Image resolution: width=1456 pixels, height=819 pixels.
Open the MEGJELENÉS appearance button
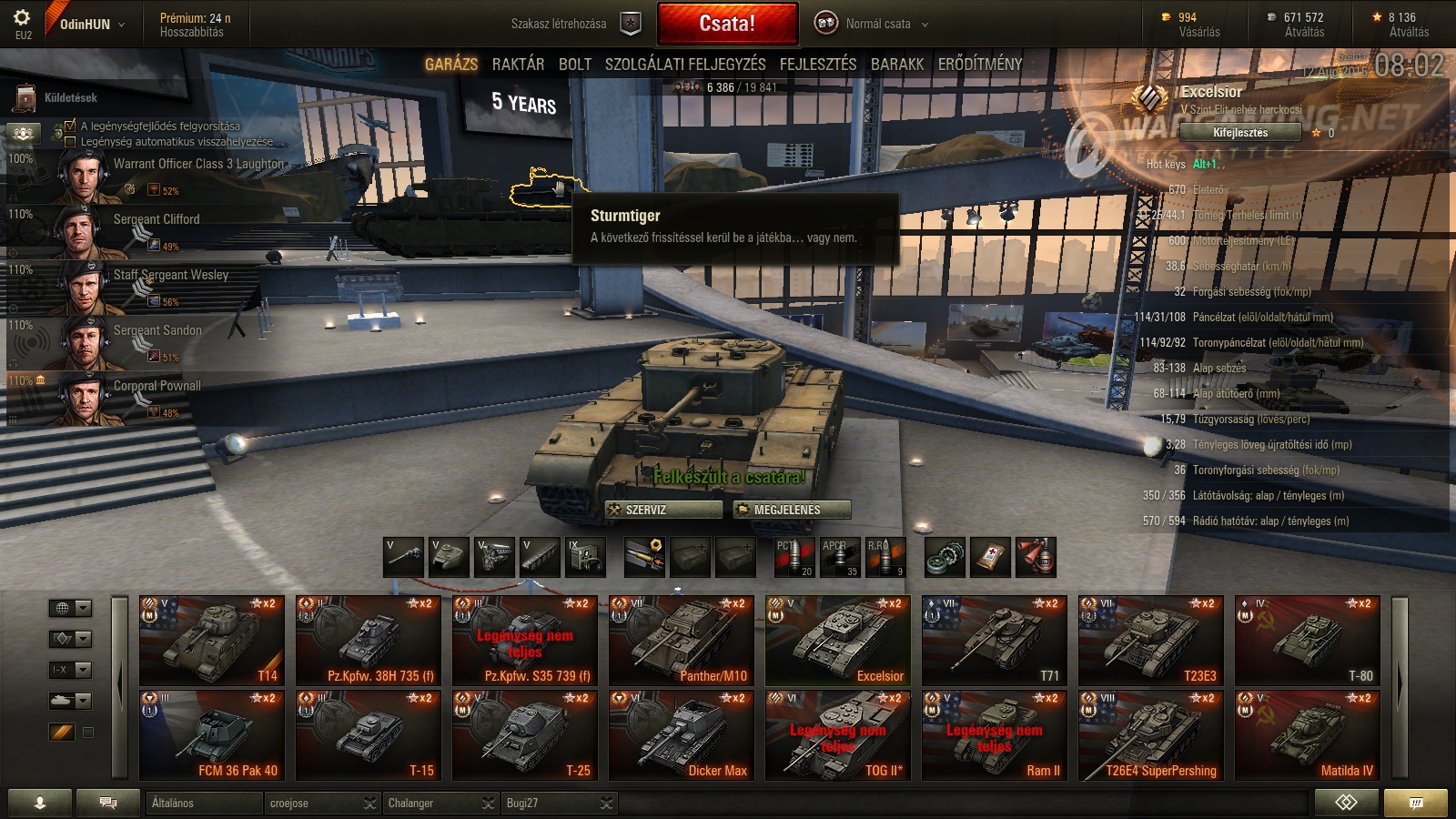[792, 510]
